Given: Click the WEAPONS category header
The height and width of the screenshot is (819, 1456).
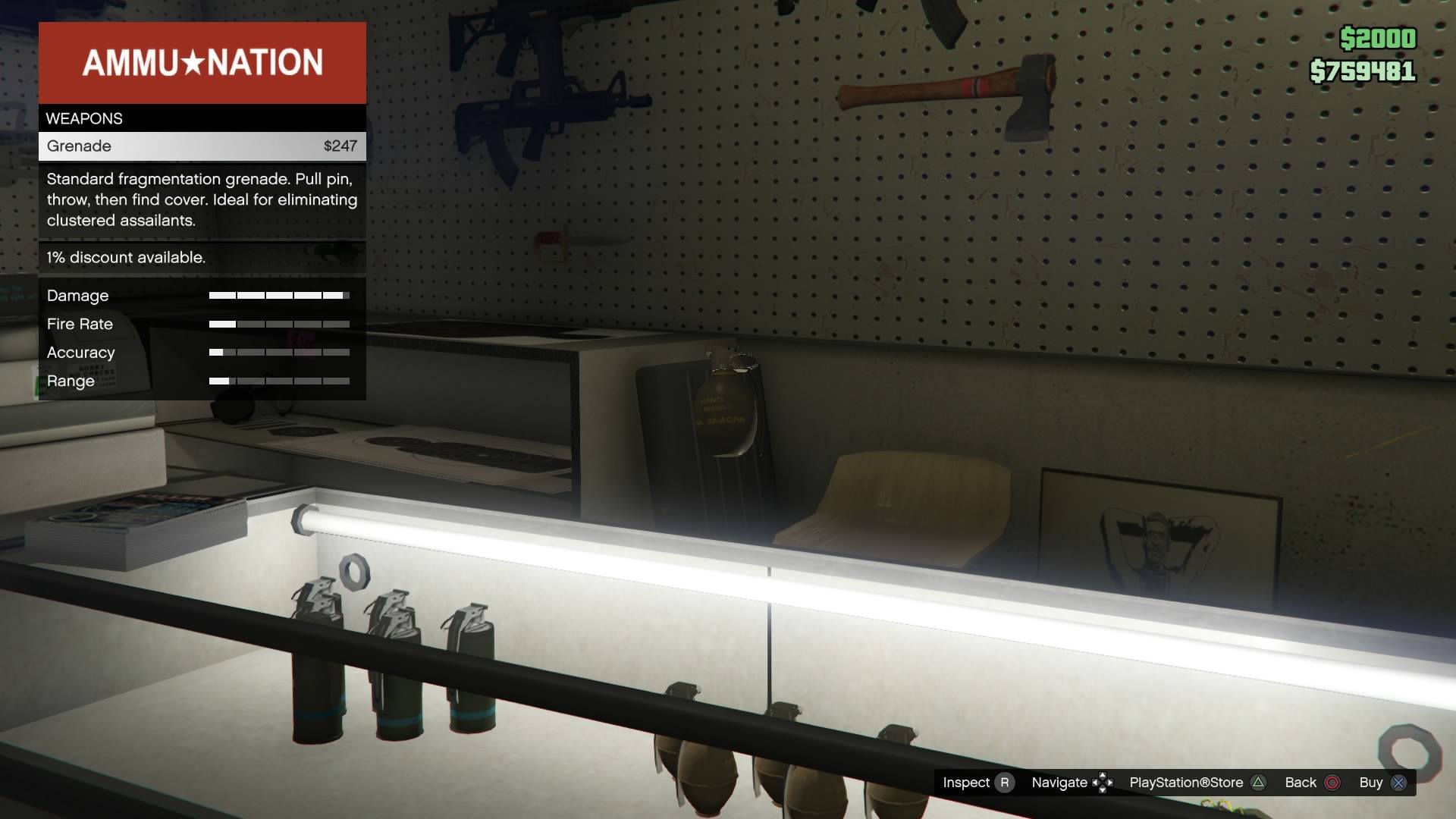Looking at the screenshot, I should (x=84, y=118).
